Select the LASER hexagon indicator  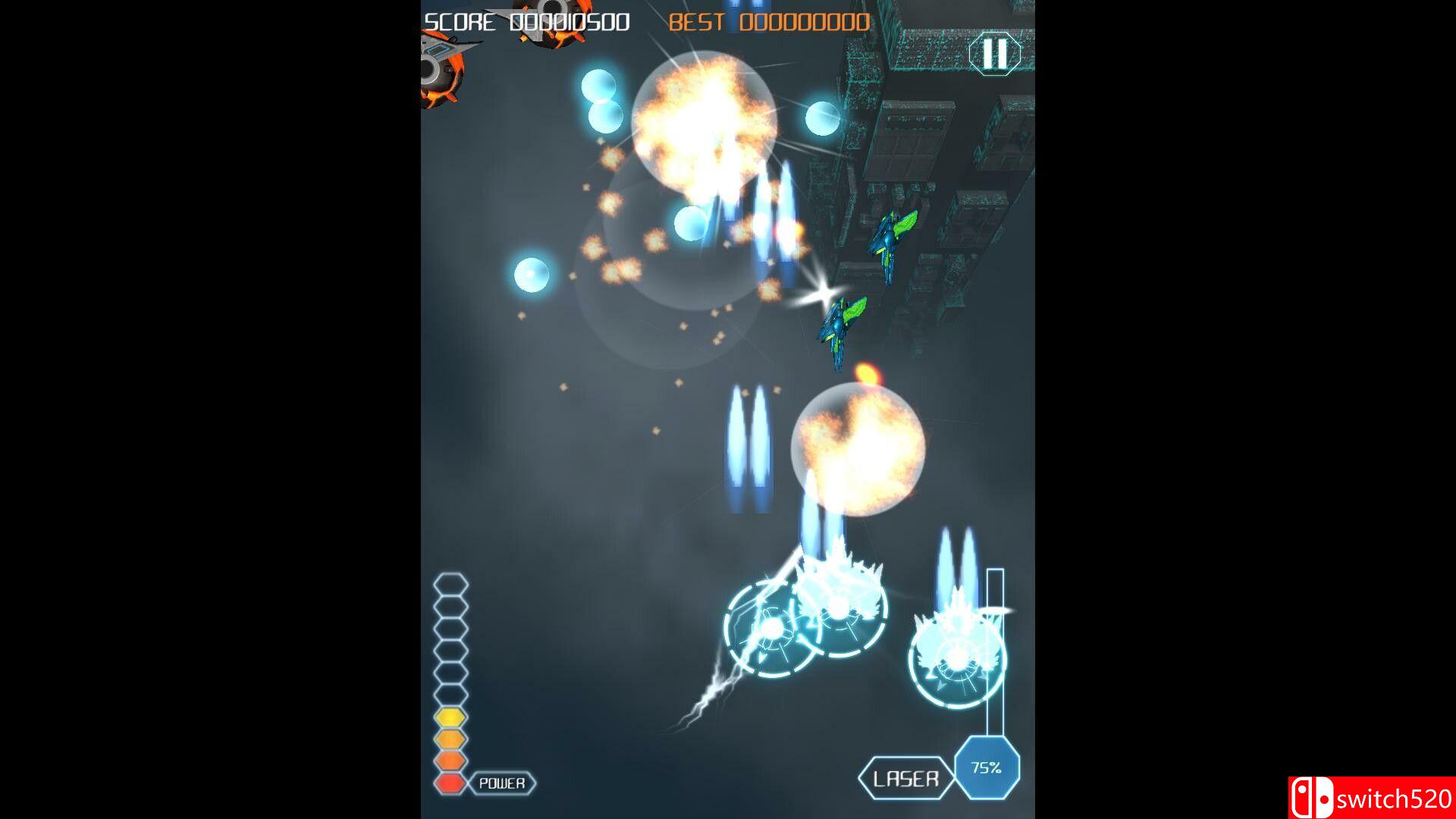pos(906,777)
